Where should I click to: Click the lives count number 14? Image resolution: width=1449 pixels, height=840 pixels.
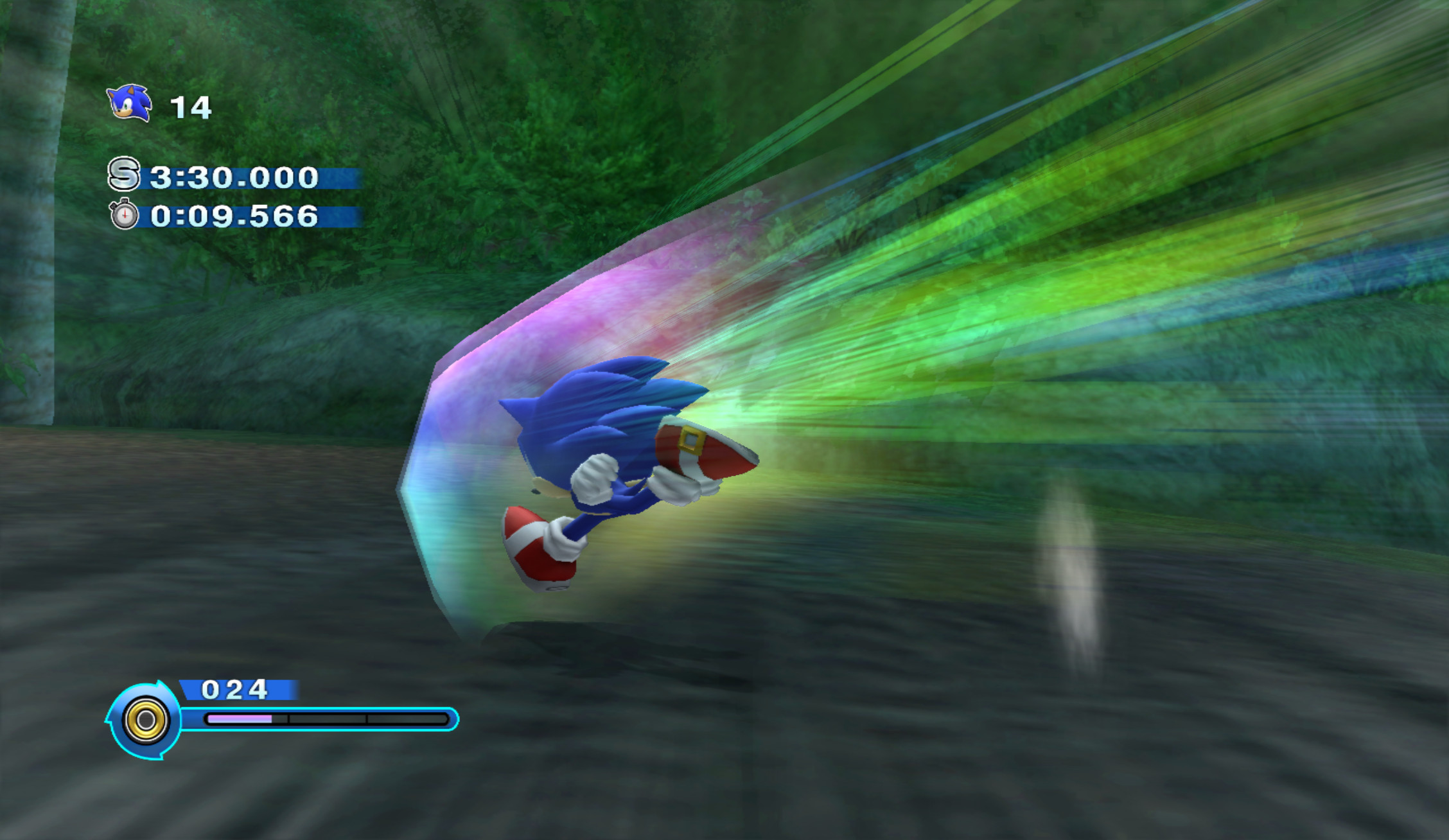[x=191, y=107]
